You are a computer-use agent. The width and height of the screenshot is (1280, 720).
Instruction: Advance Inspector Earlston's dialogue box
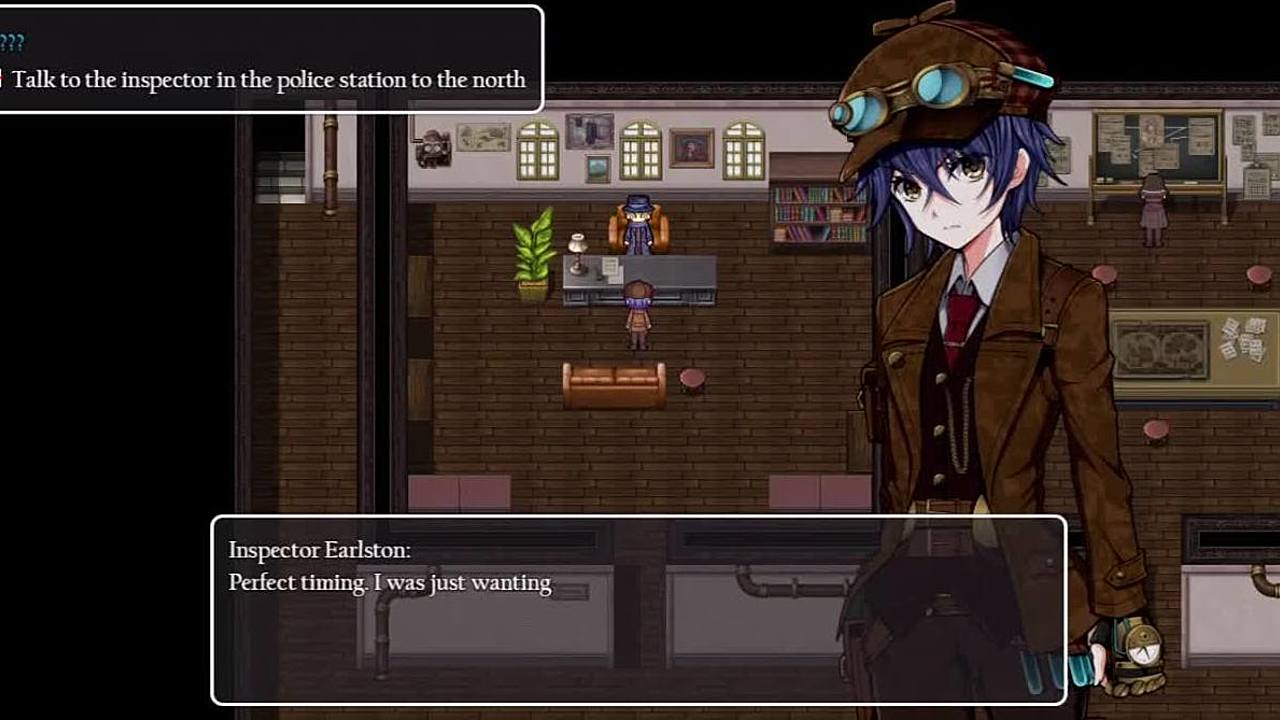638,609
